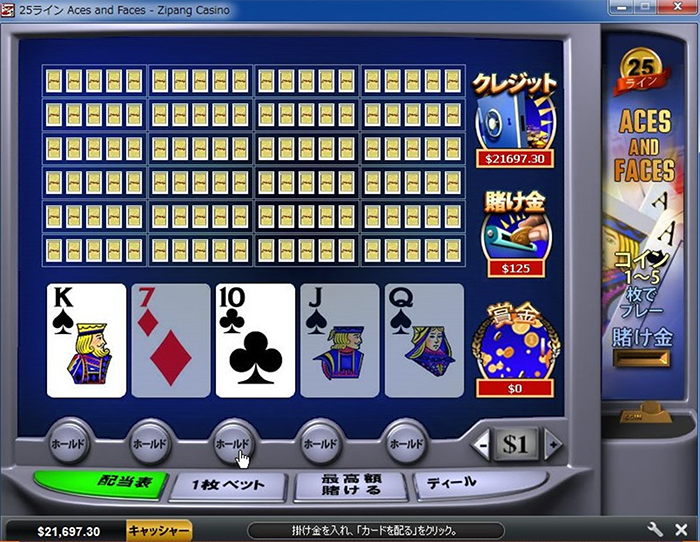Select the King of spades card
Viewport: 700px width, 542px height.
86,340
